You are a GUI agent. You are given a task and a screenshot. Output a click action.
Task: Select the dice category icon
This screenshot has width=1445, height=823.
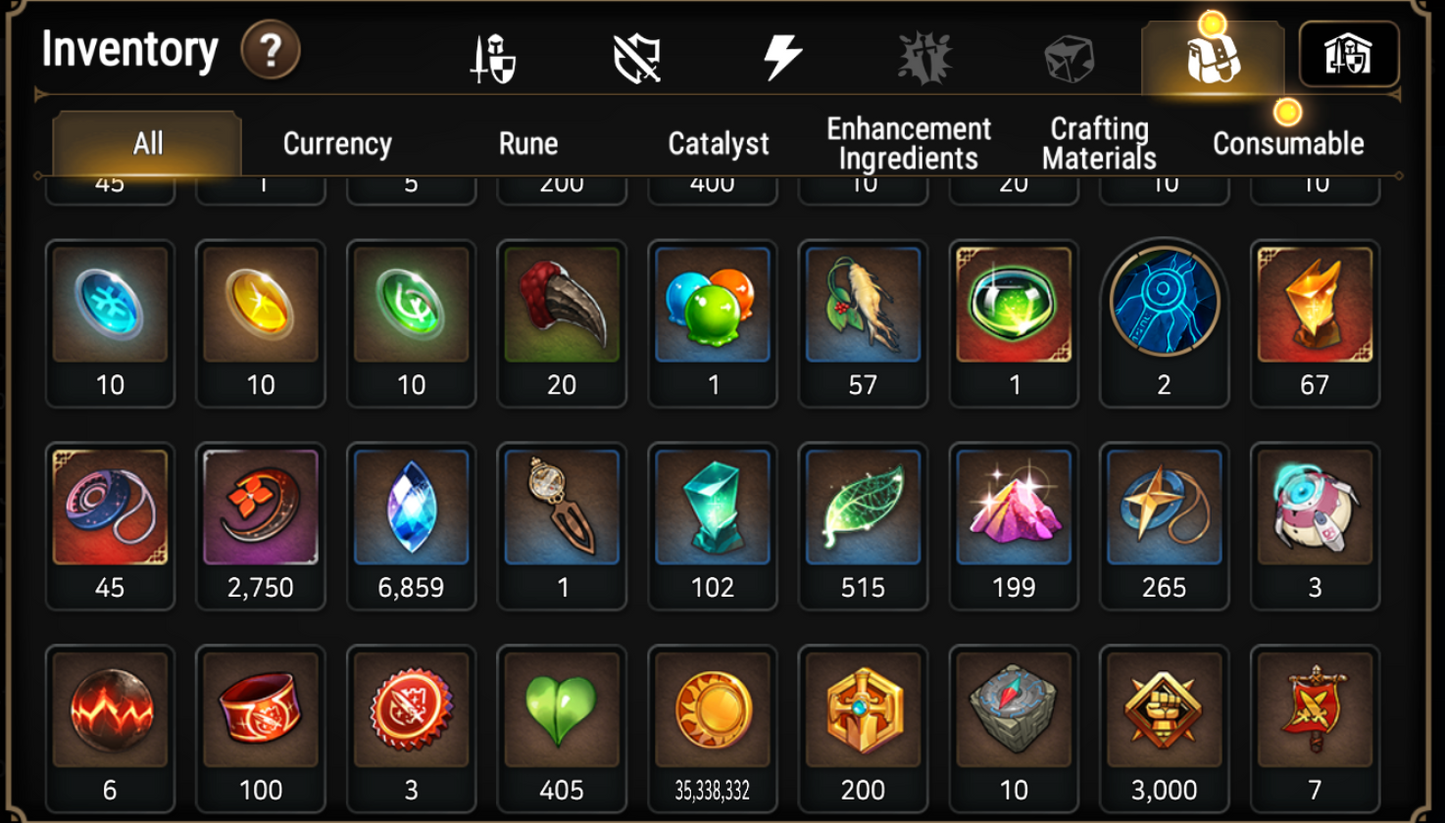(1069, 57)
